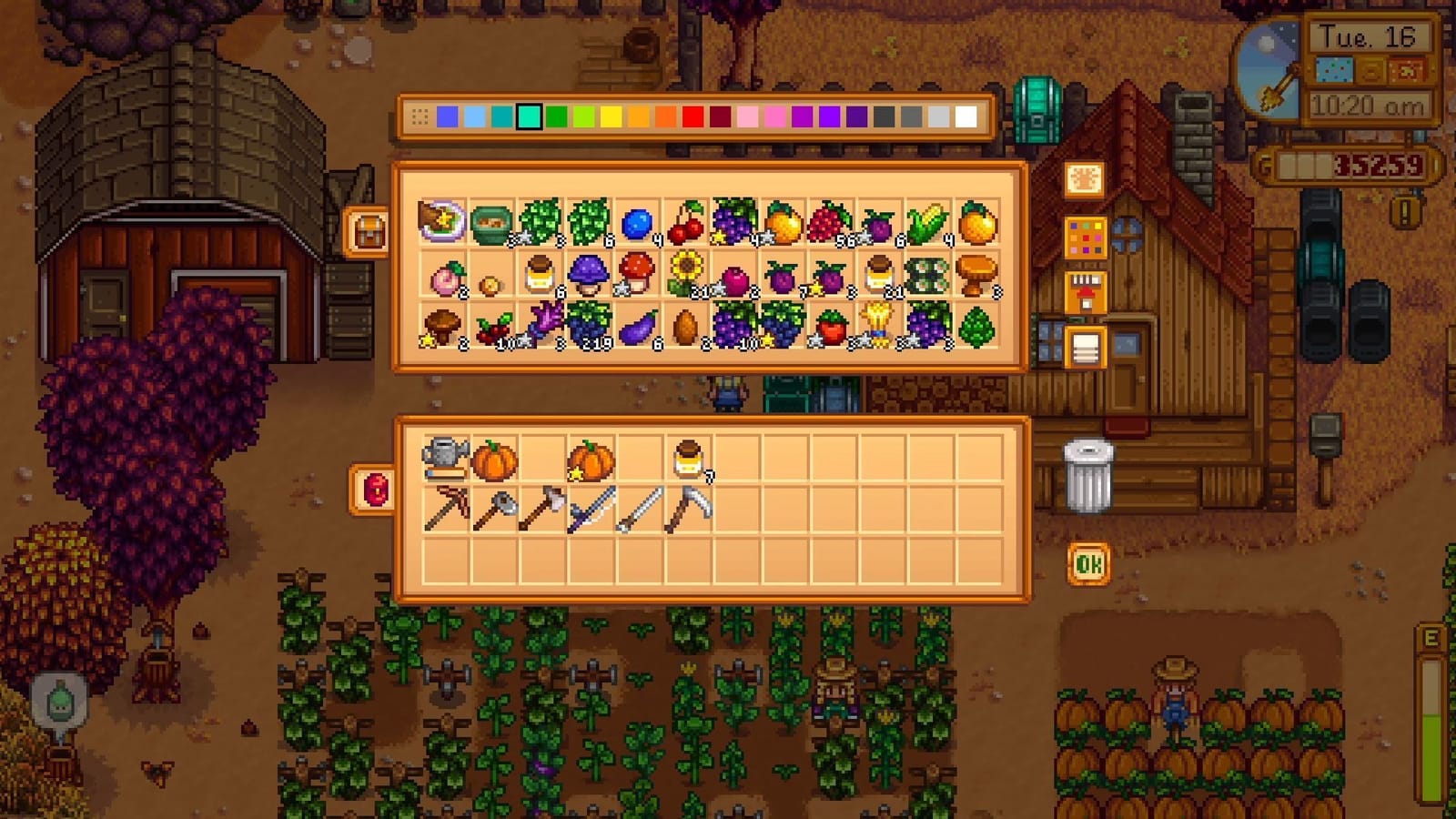This screenshot has height=819, width=1456.
Task: Grab the corn from the chest
Action: pos(930,223)
